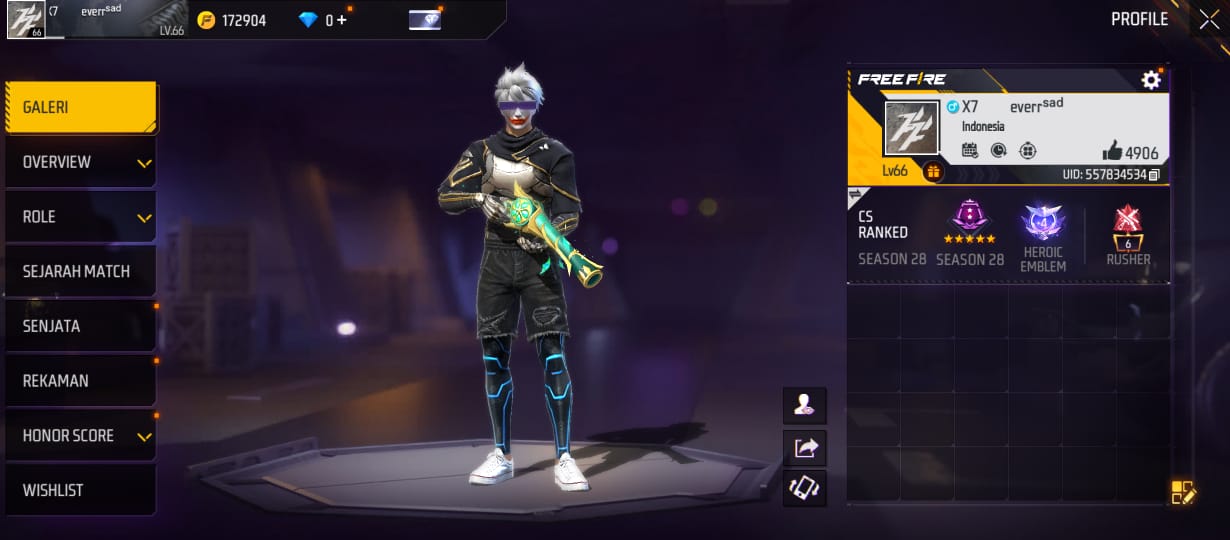
Task: Open the Galeri tab
Action: click(80, 107)
